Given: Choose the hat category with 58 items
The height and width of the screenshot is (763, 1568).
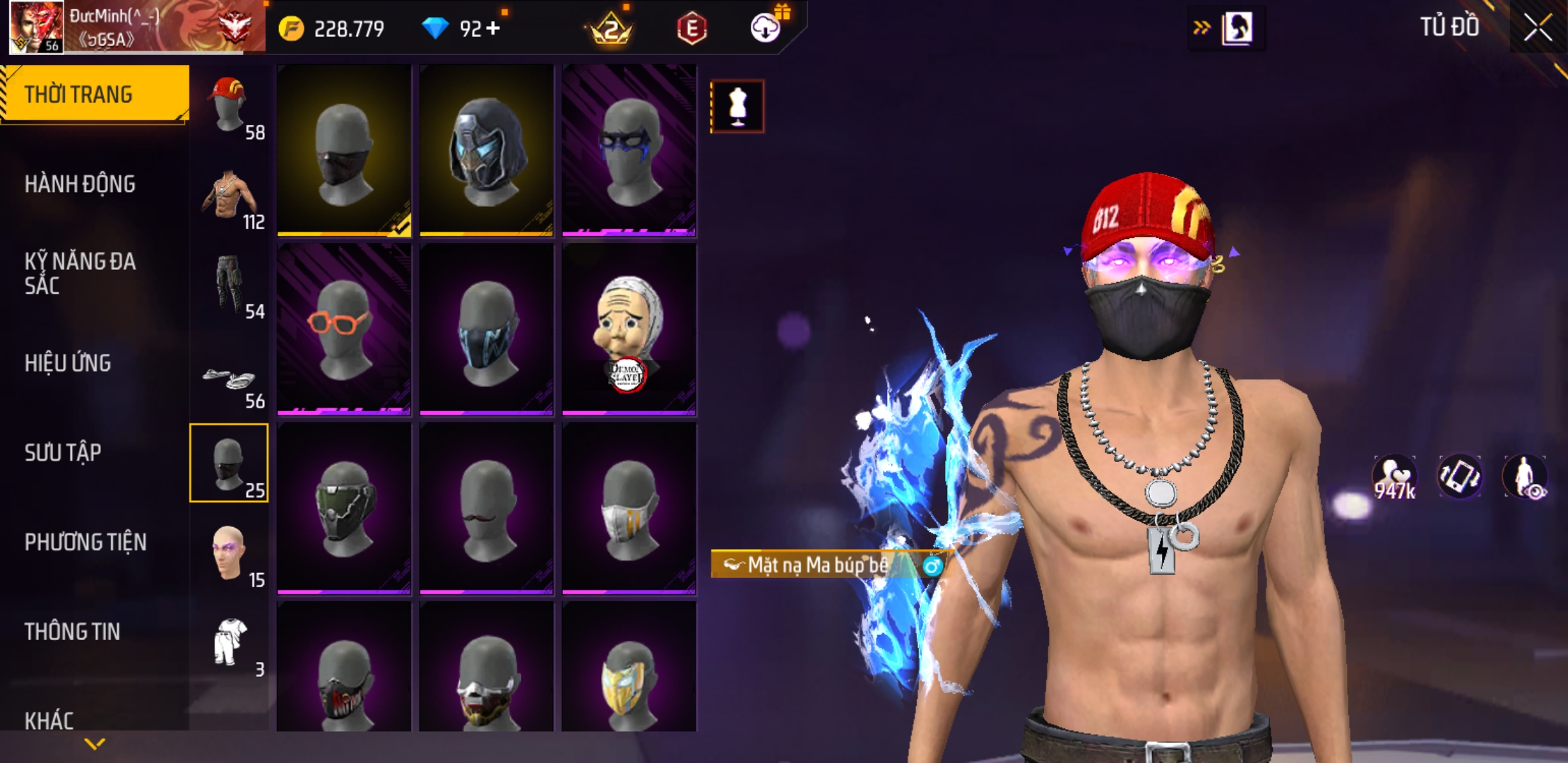Looking at the screenshot, I should coord(229,105).
